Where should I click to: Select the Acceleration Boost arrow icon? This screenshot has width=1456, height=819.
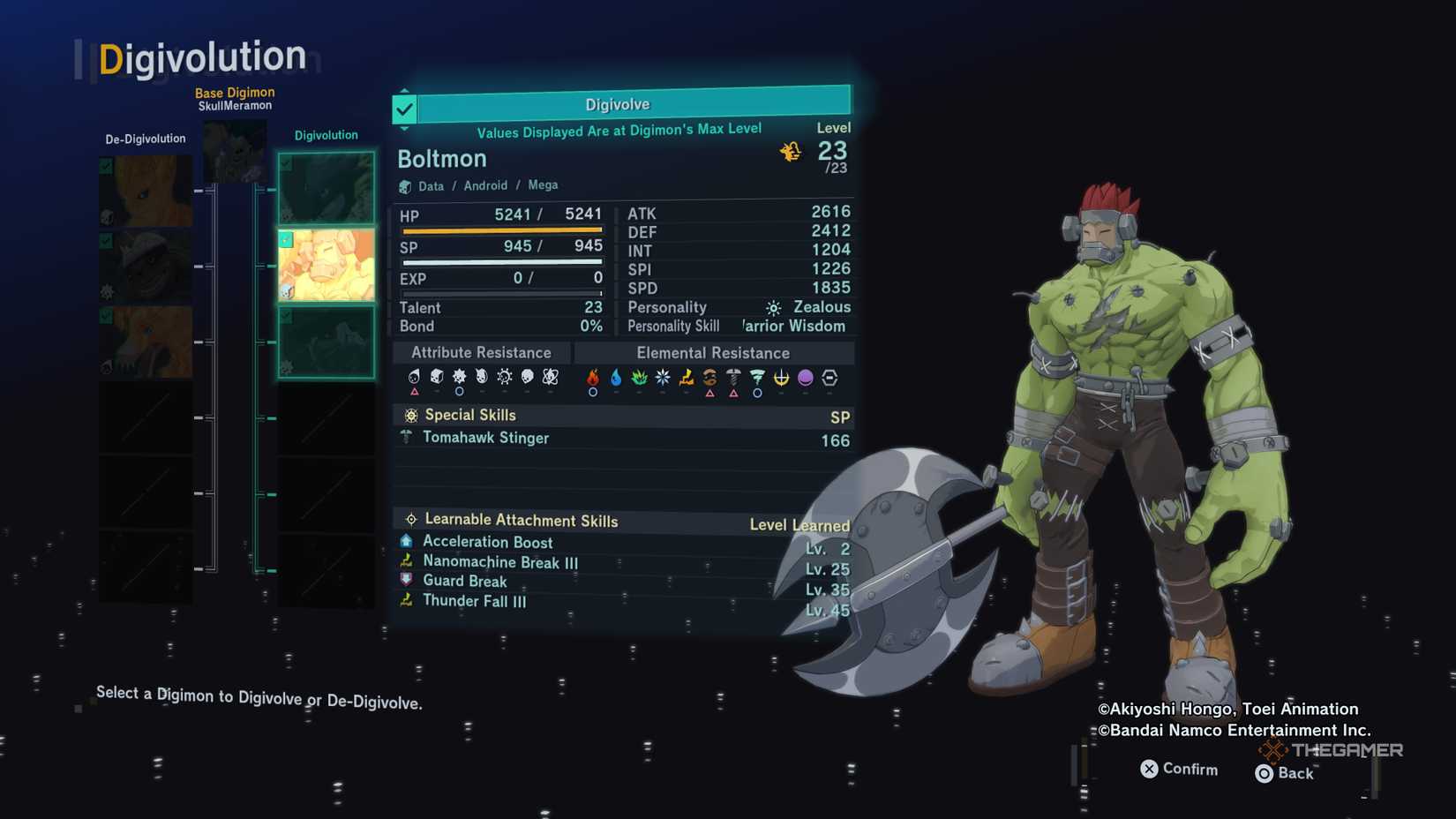[406, 541]
